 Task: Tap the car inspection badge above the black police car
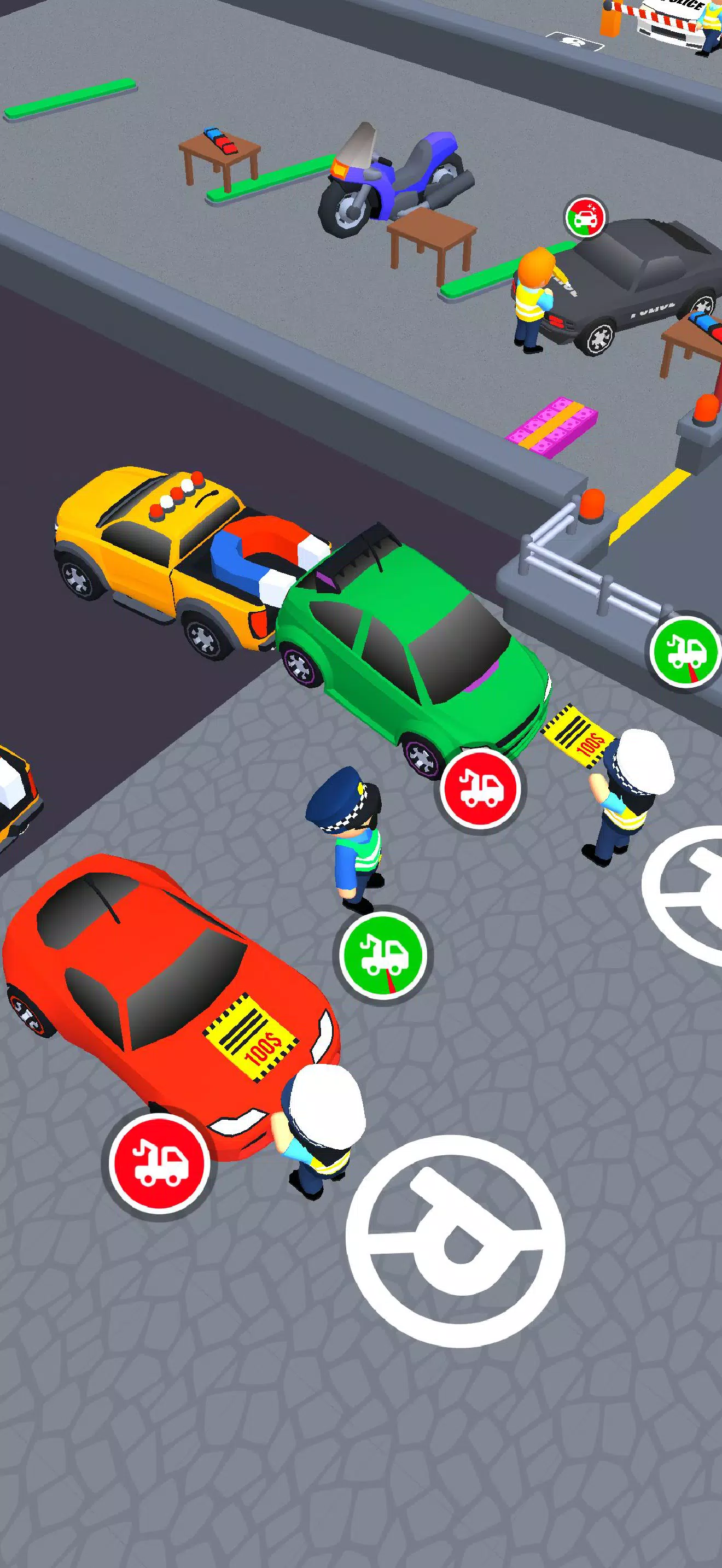coord(583,217)
